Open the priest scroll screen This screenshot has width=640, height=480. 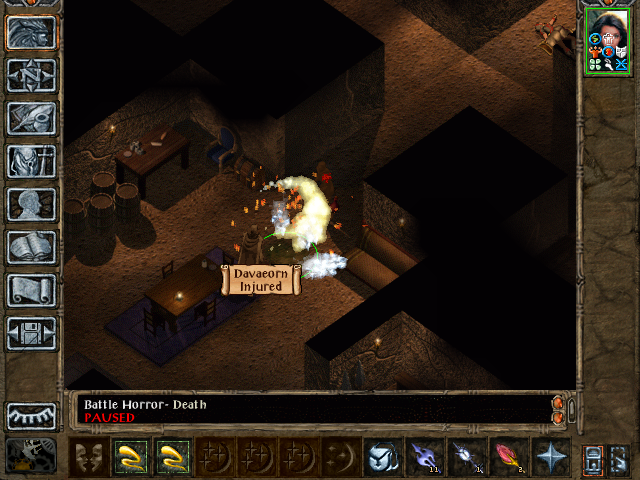click(31, 290)
